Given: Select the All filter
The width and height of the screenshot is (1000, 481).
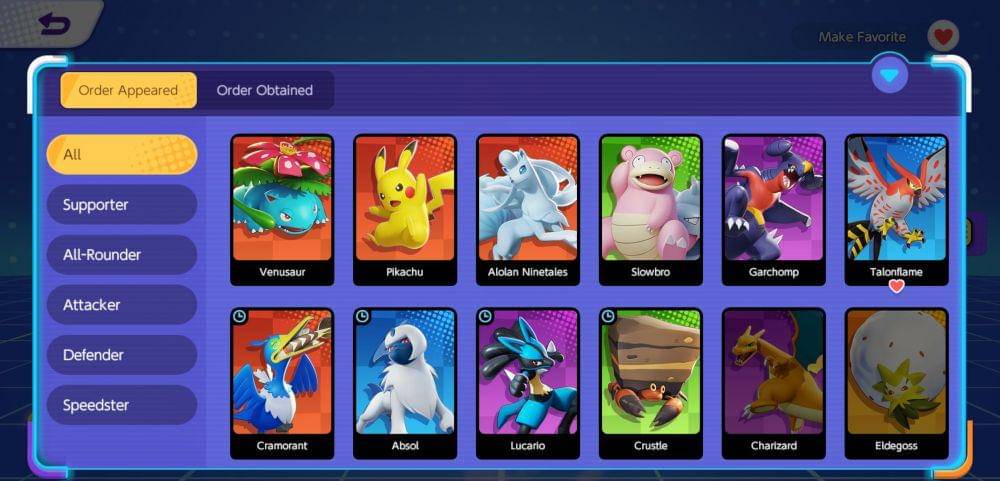Looking at the screenshot, I should point(122,155).
